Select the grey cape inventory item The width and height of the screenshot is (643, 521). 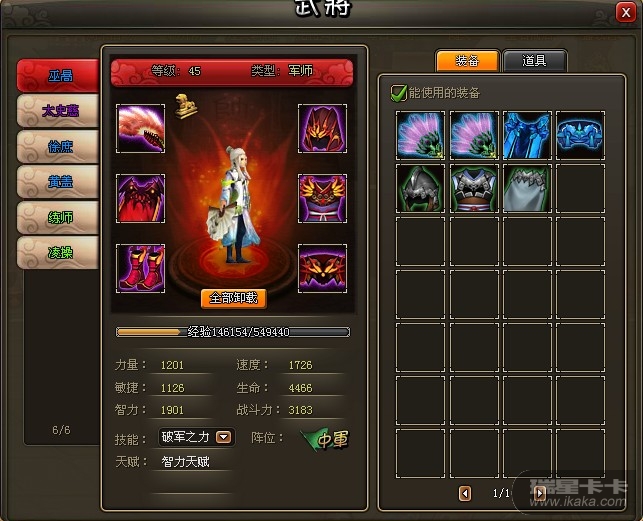click(528, 188)
